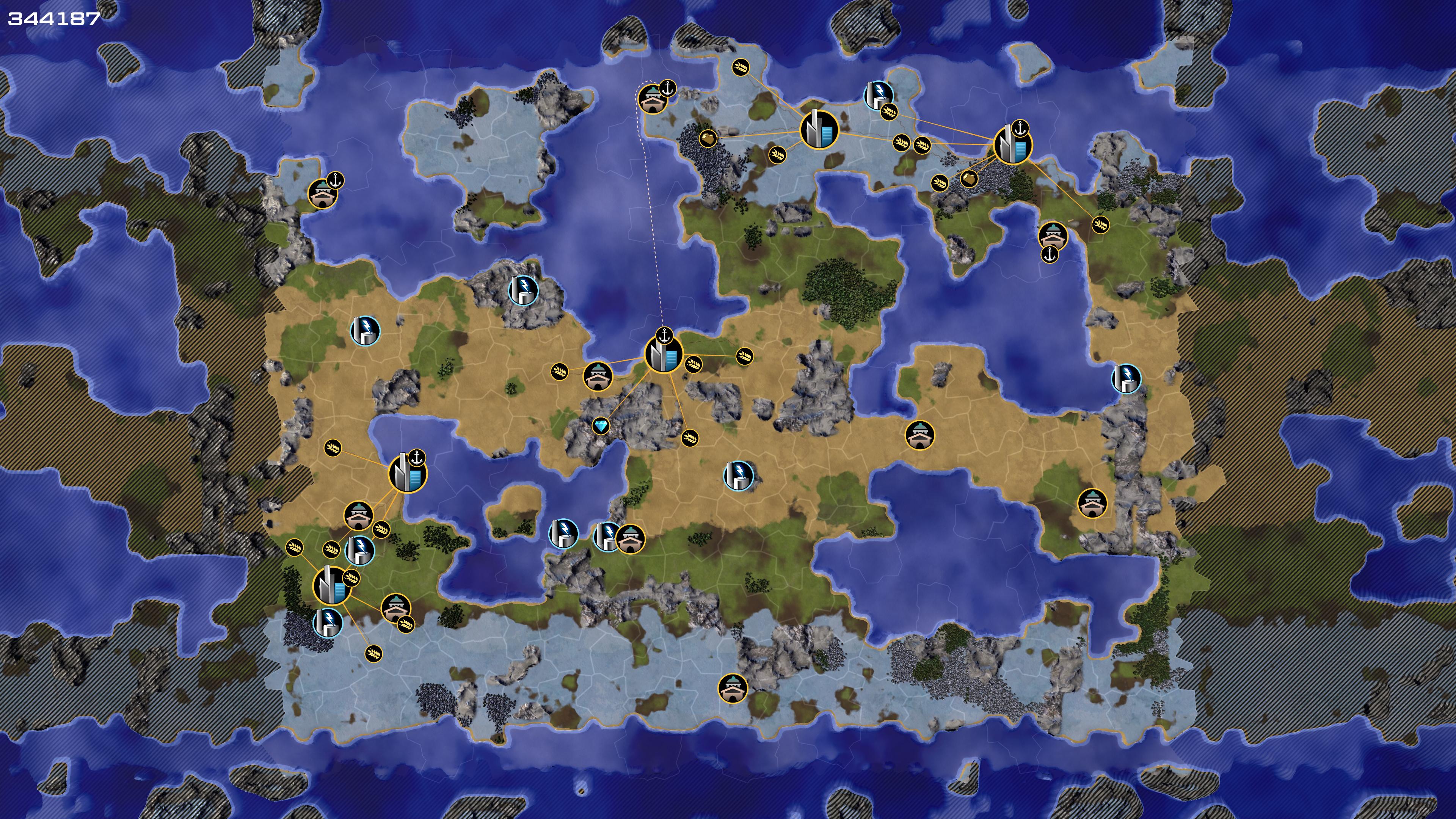Select the power plant marker overlapped by an outpost

click(x=607, y=535)
